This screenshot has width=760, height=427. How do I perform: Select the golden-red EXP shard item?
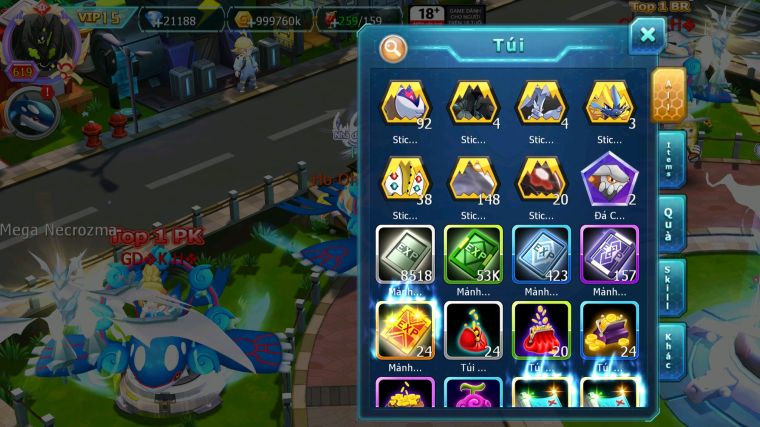pos(405,329)
